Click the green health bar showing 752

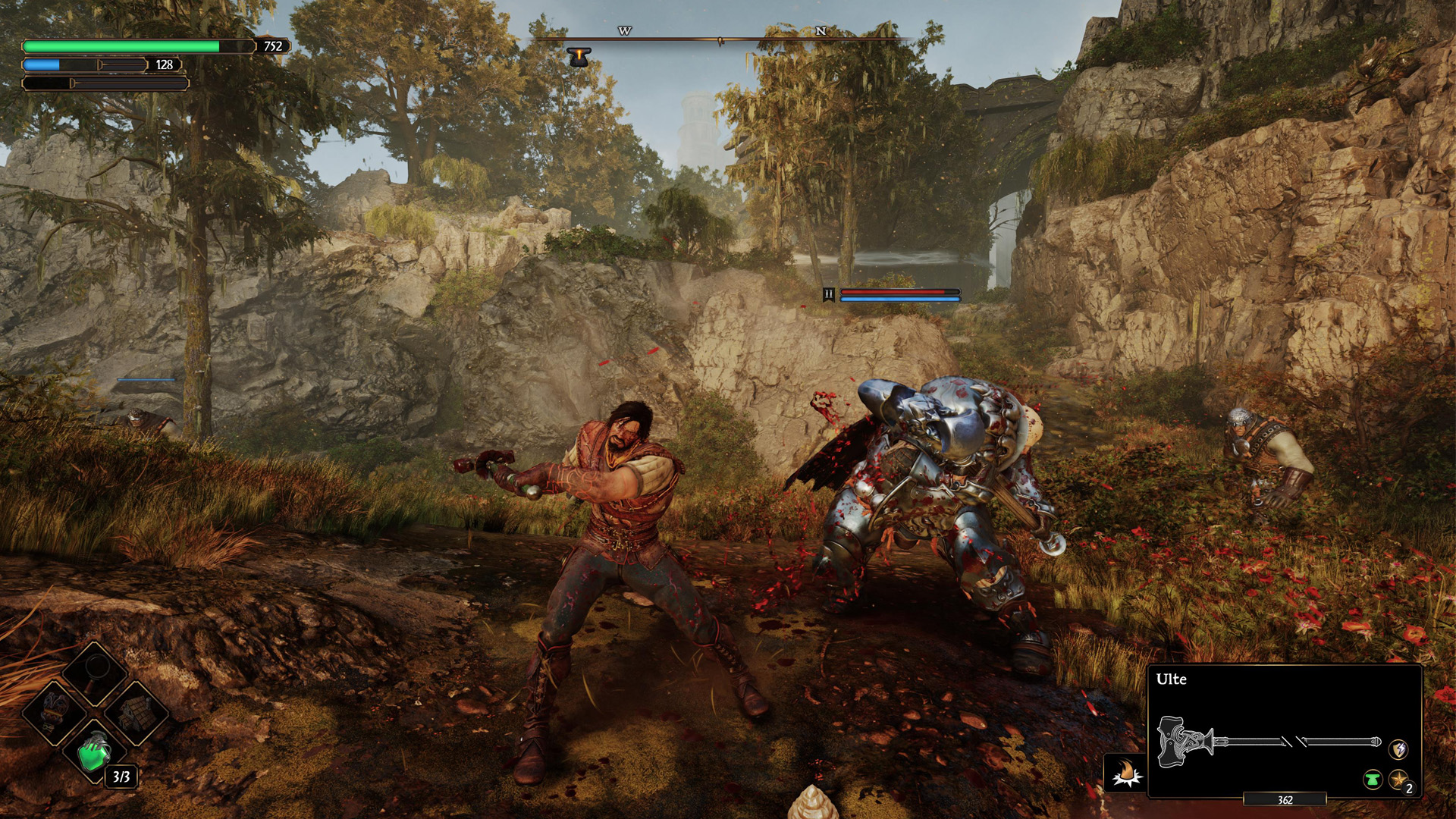point(136,47)
